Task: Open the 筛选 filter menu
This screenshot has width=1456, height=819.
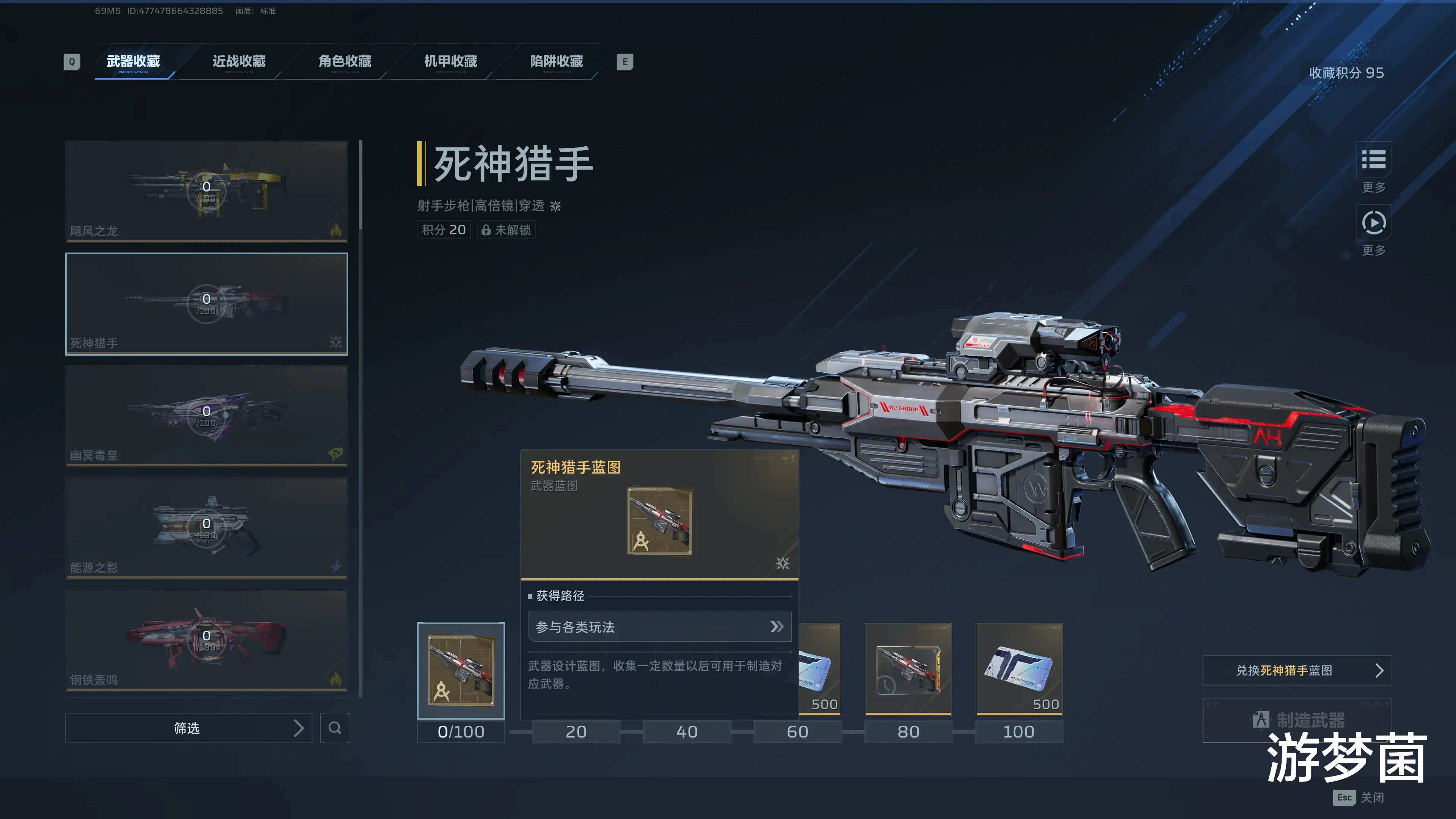Action: [x=188, y=728]
